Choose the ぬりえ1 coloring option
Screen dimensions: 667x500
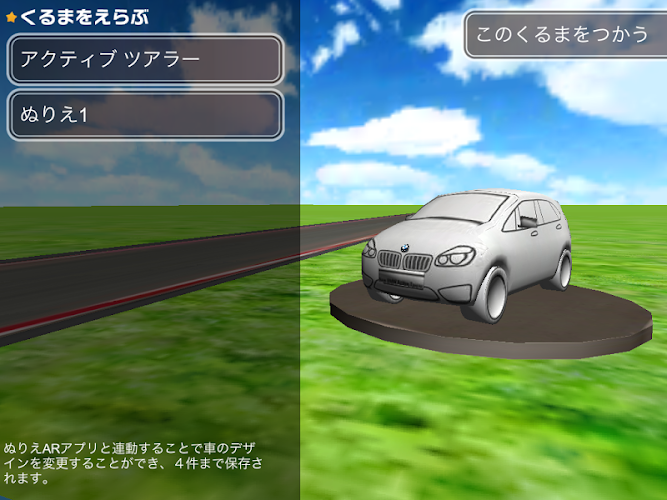point(146,115)
